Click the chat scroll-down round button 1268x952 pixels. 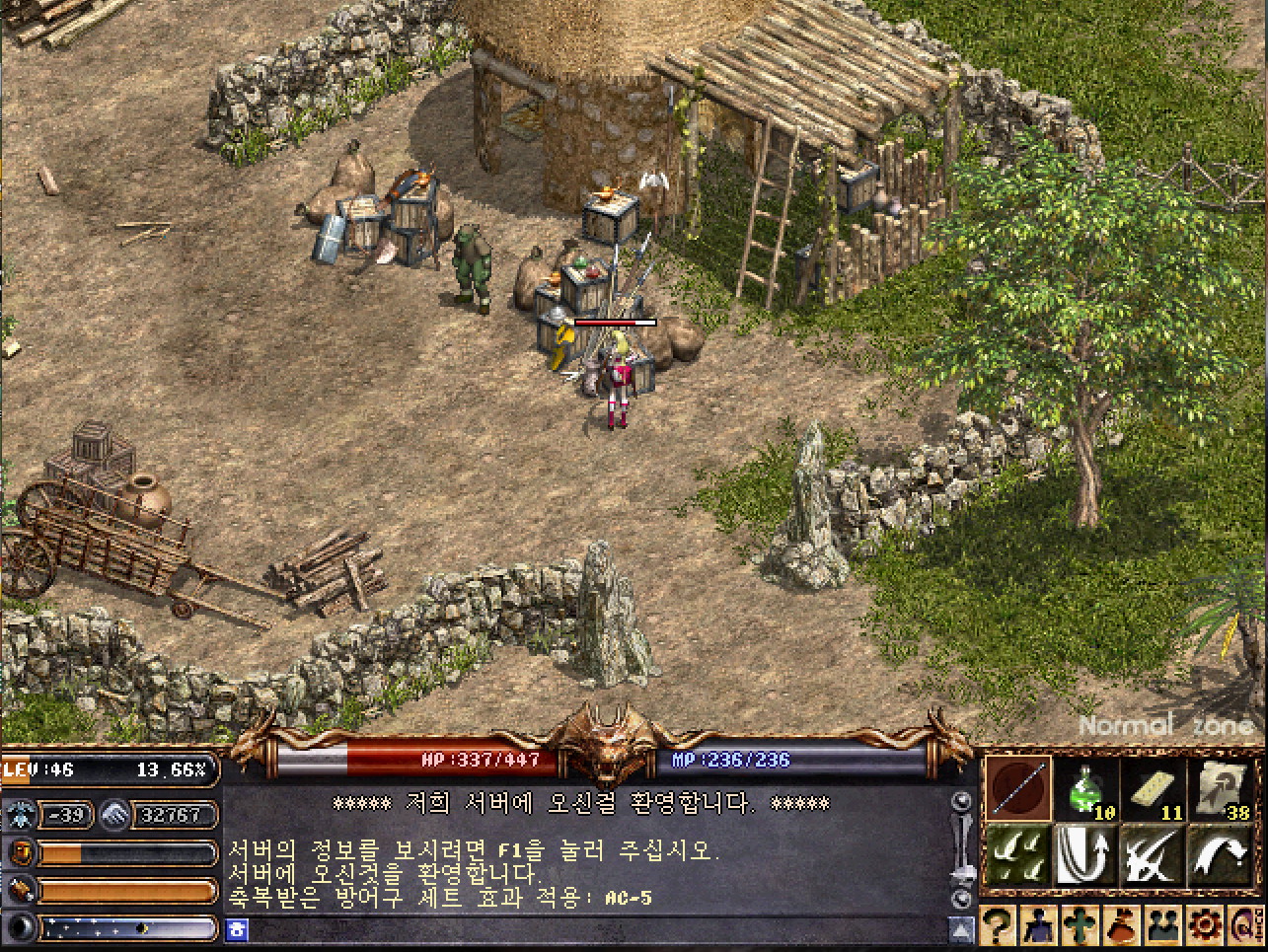point(961,898)
